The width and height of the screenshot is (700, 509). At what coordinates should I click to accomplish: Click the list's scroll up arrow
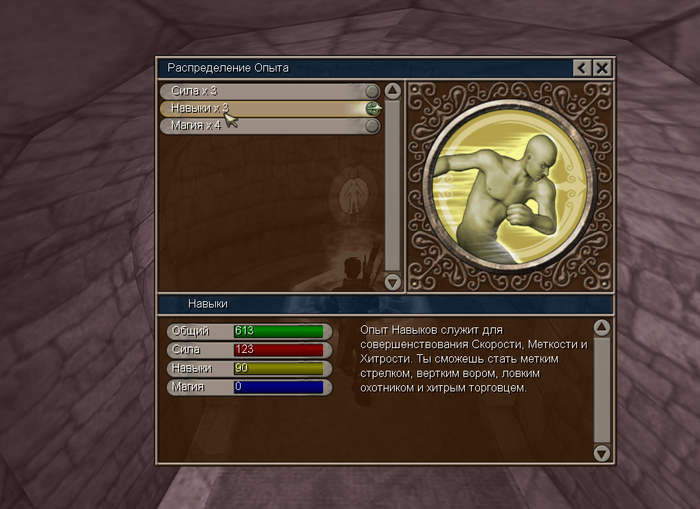393,91
